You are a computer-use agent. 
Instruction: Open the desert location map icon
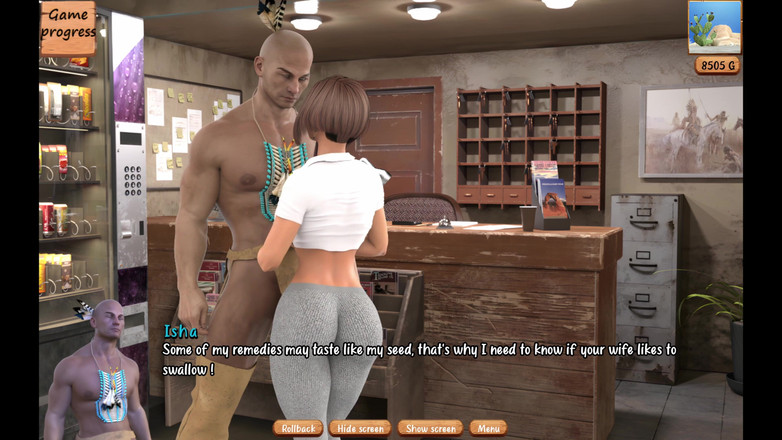(714, 27)
